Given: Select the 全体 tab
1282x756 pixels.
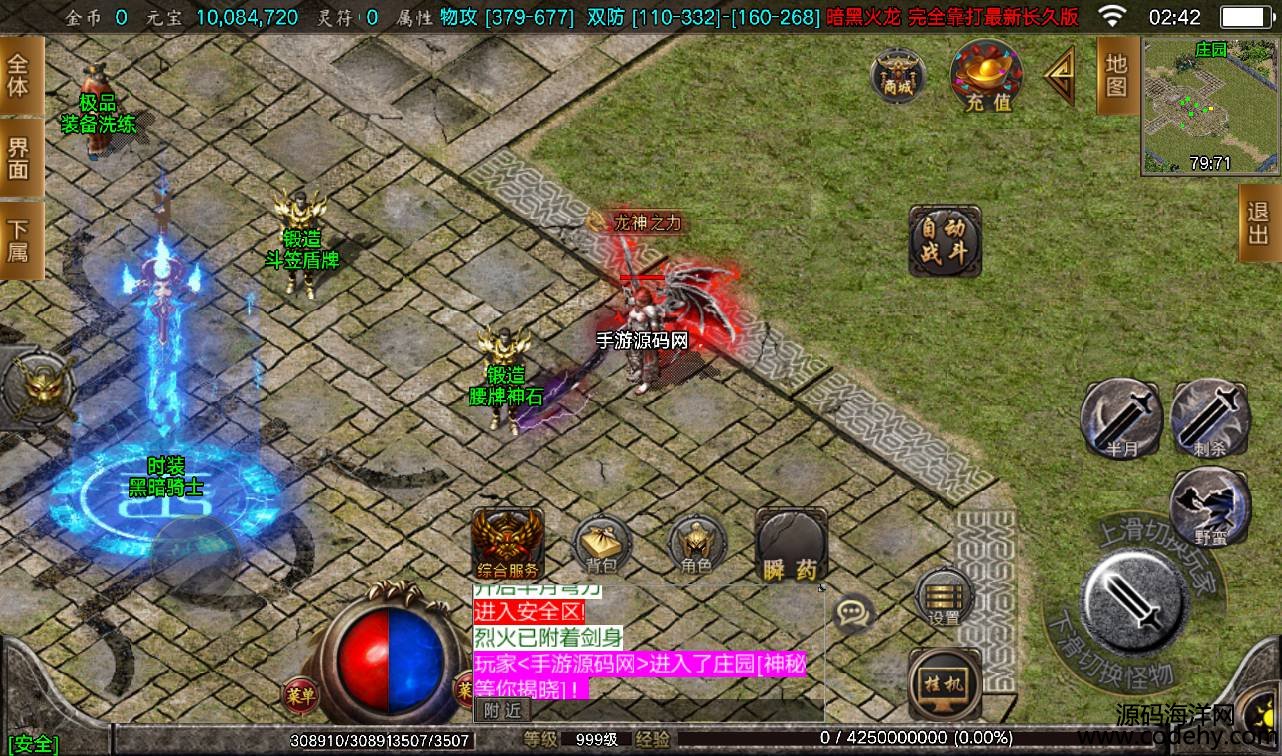Looking at the screenshot, I should [20, 75].
